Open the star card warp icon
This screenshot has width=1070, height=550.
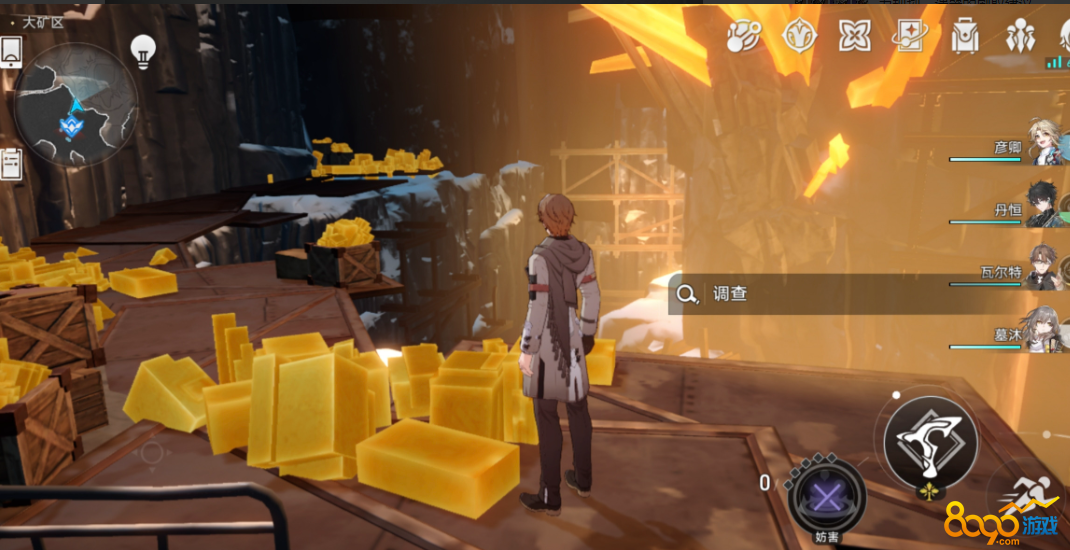click(x=910, y=36)
